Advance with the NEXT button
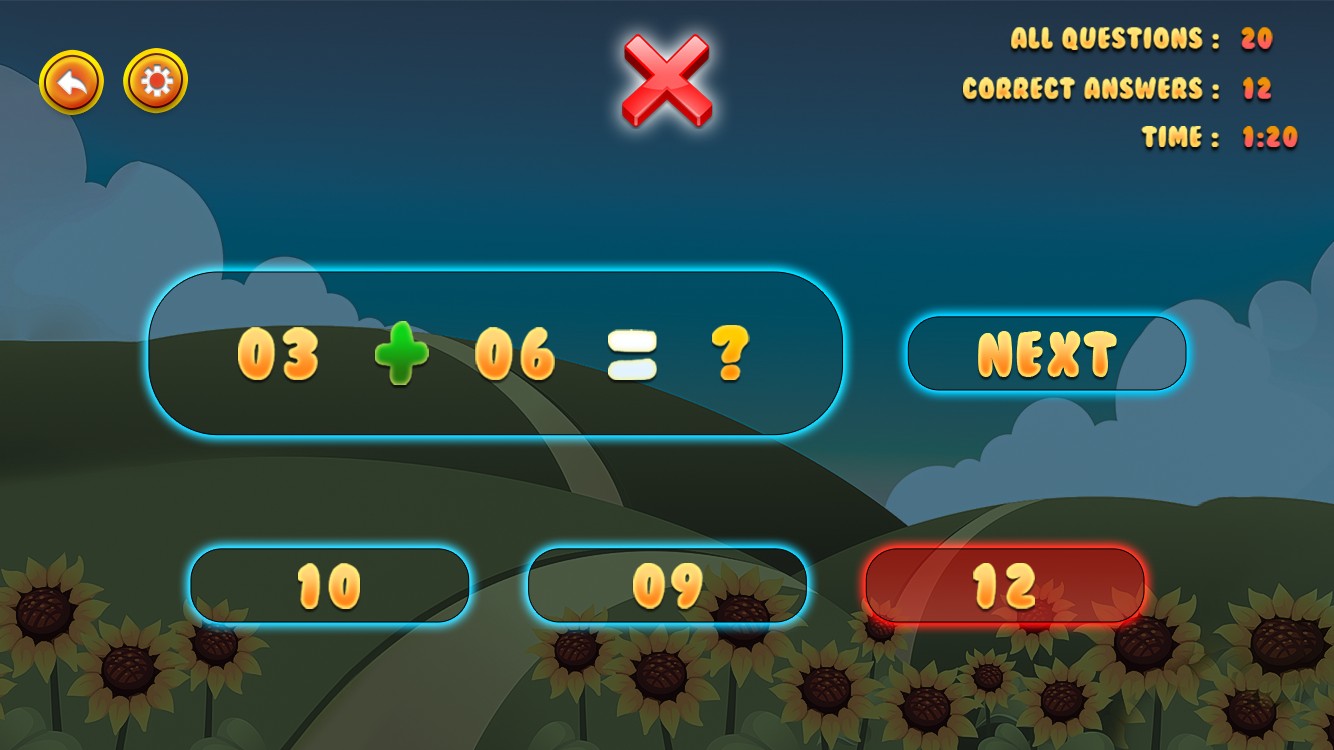 click(x=1046, y=353)
